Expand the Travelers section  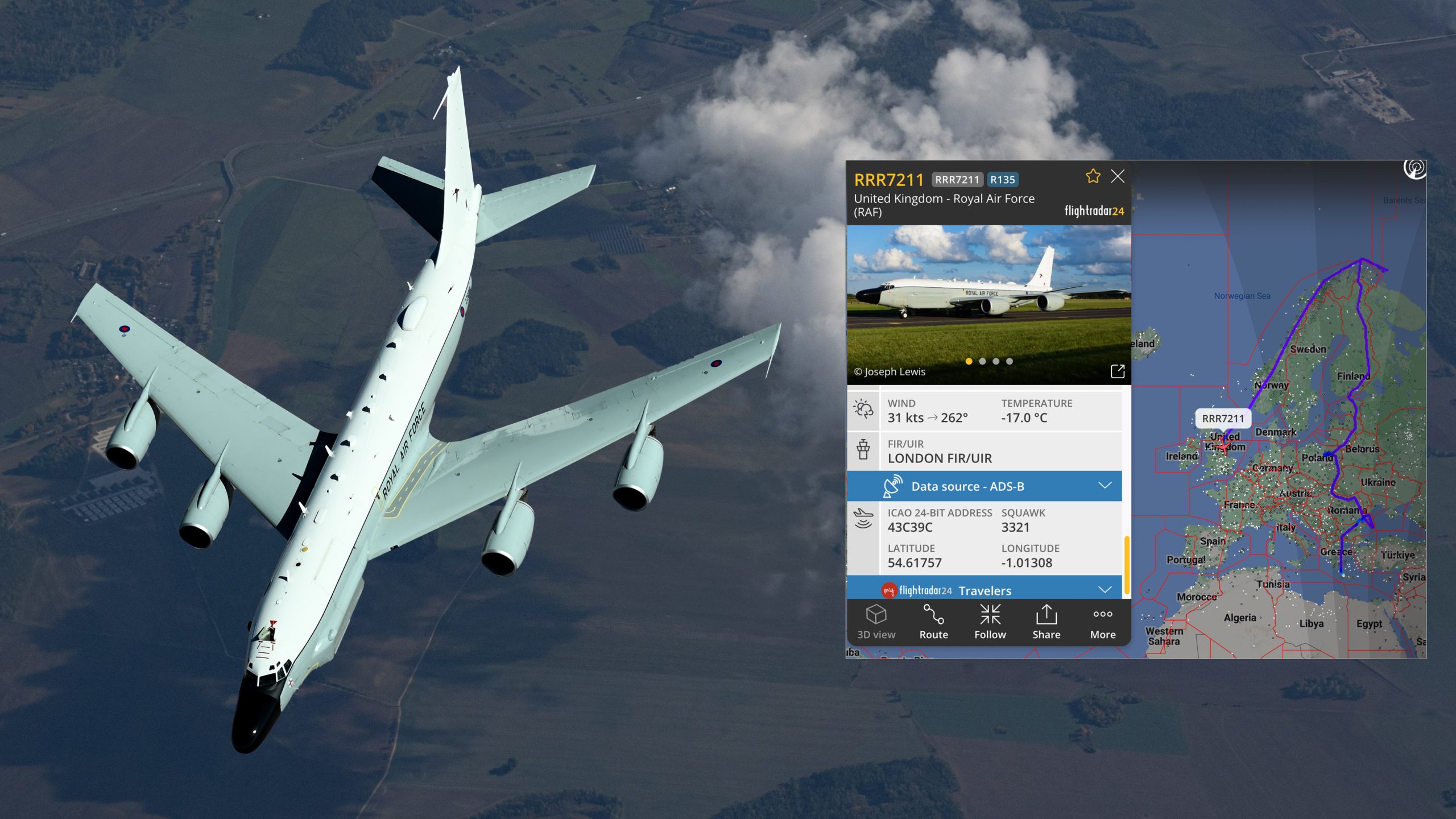pyautogui.click(x=1105, y=590)
